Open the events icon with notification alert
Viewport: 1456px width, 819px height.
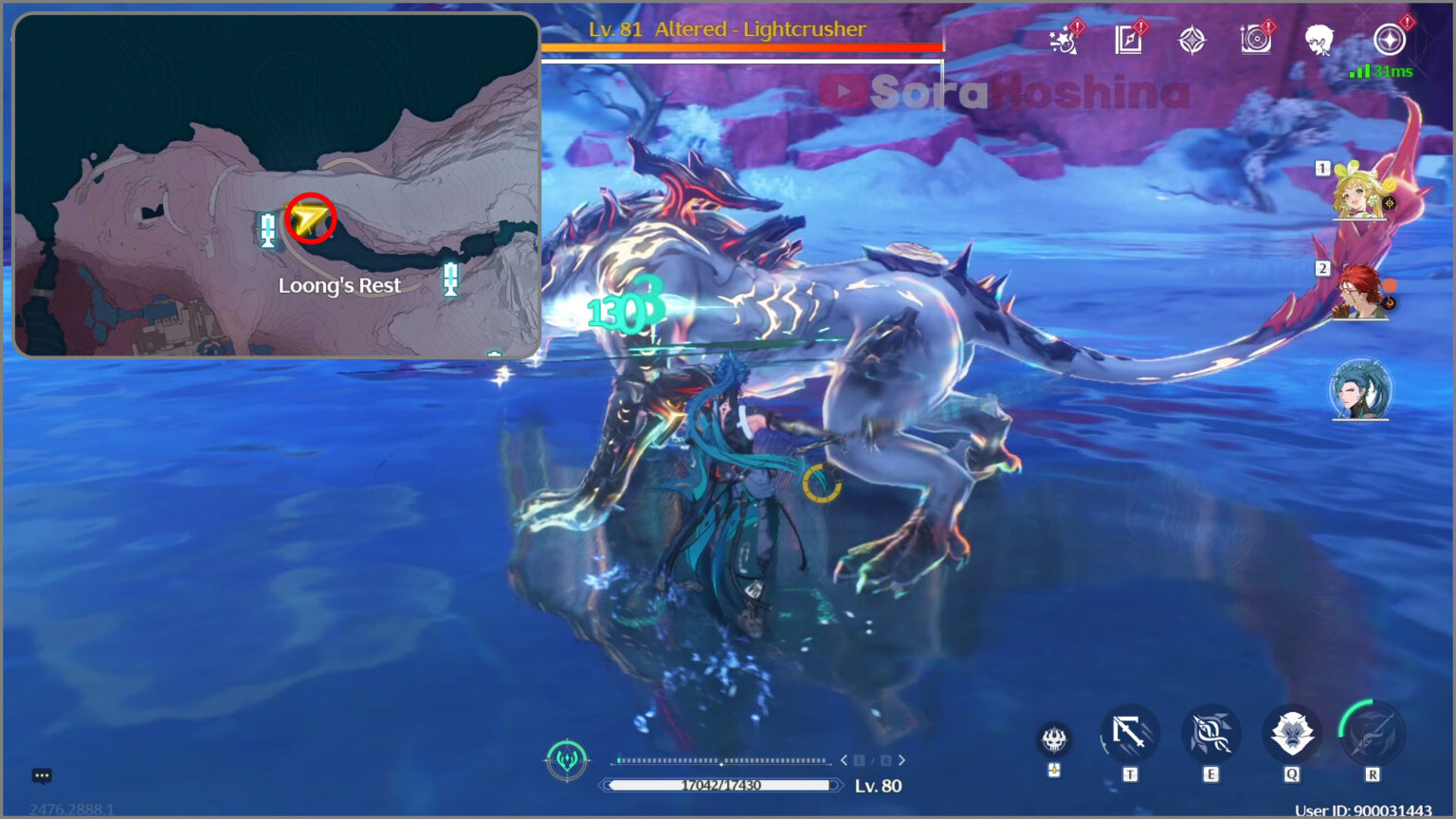coord(1065,40)
